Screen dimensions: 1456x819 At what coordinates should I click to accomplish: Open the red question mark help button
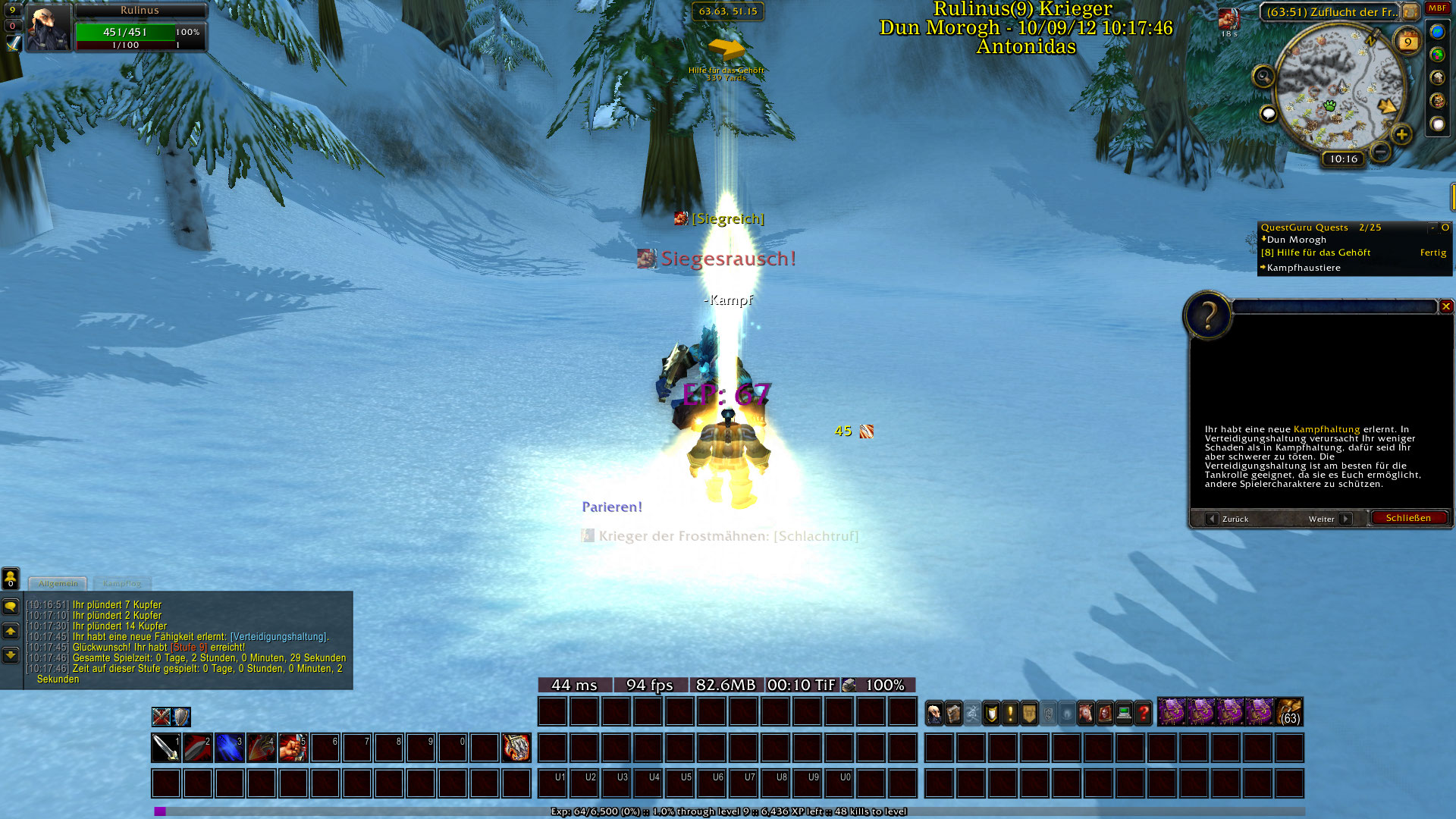tap(1144, 714)
